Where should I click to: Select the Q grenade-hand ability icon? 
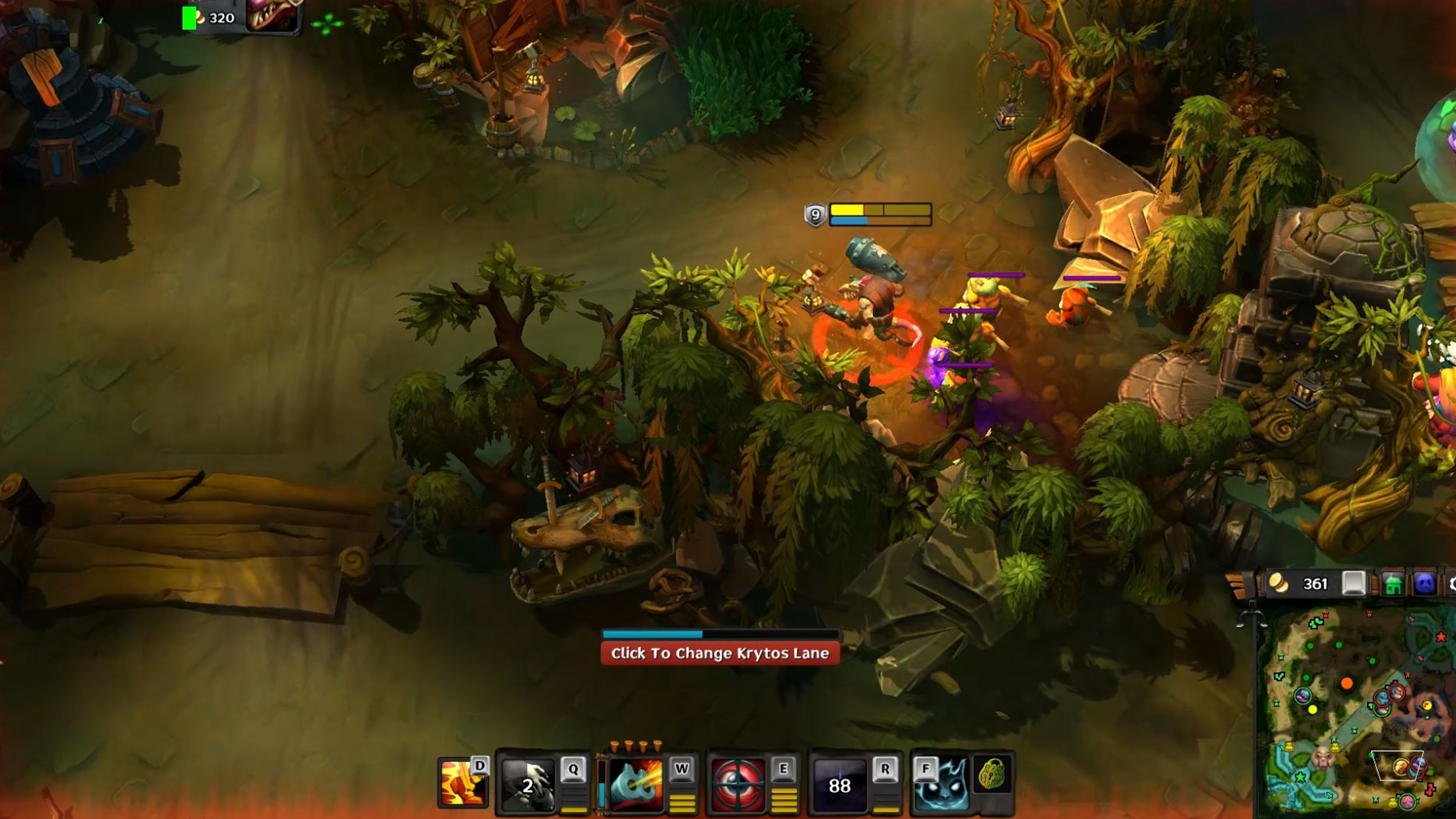[529, 784]
